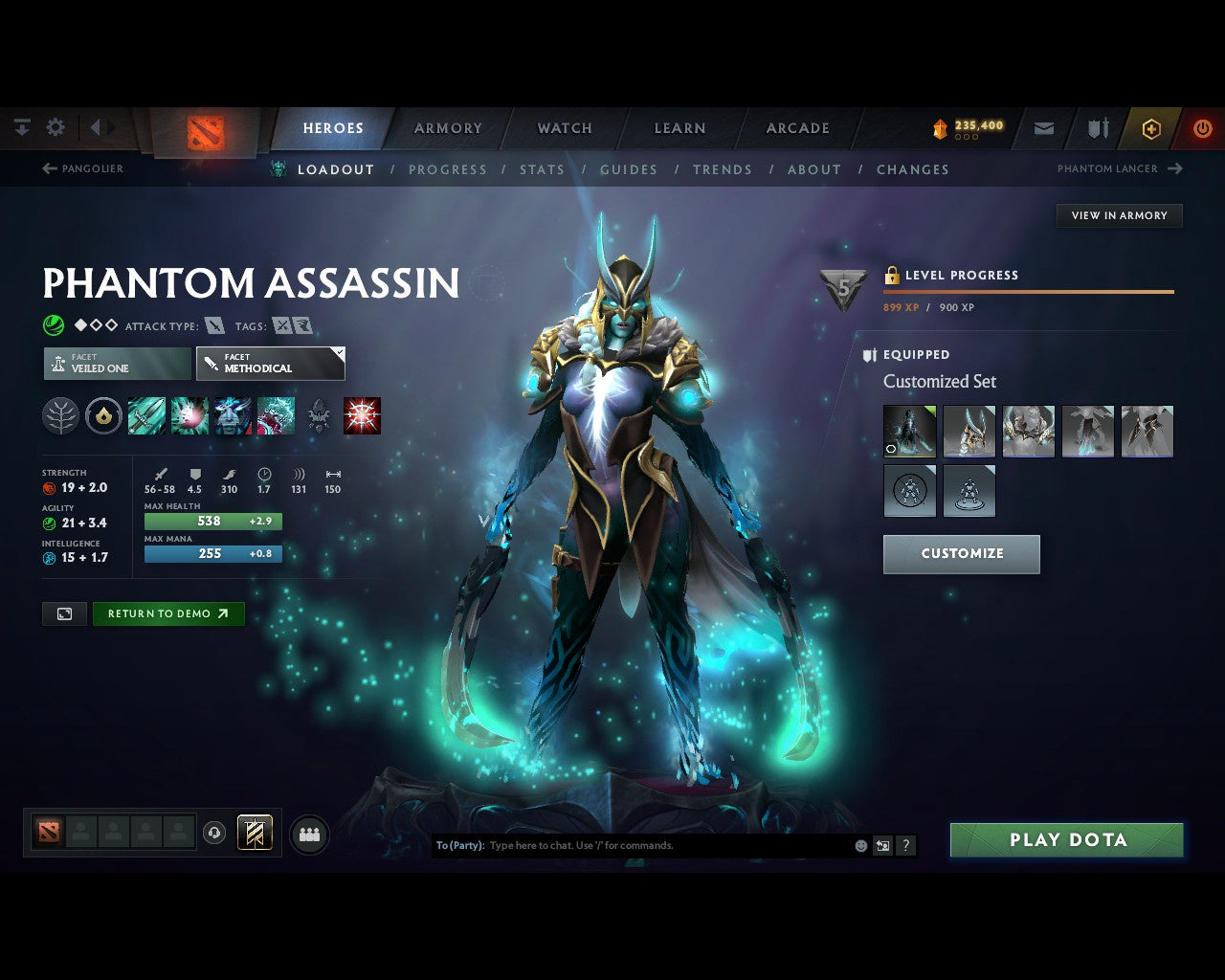
Task: Toggle the innate ability icon with gold droplet
Action: click(103, 415)
